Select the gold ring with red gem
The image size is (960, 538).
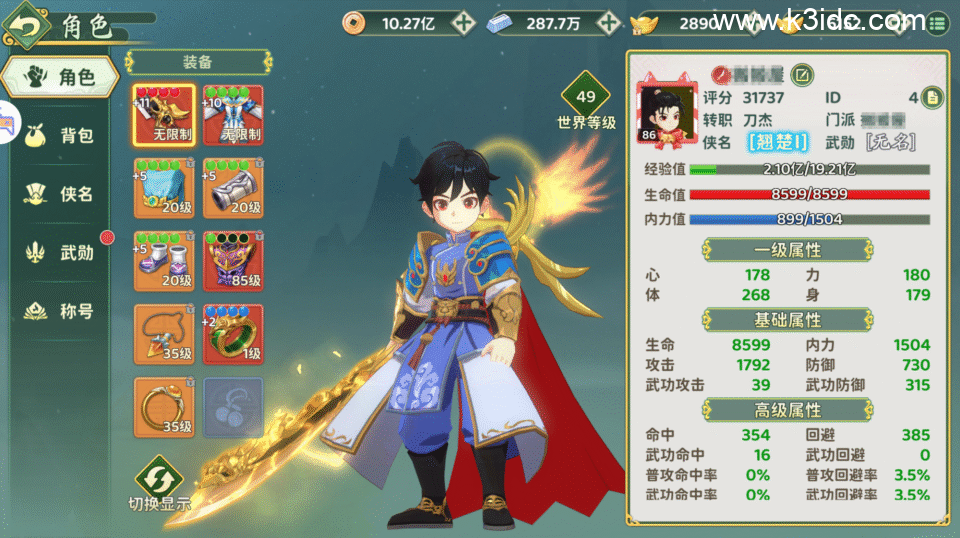(x=162, y=406)
